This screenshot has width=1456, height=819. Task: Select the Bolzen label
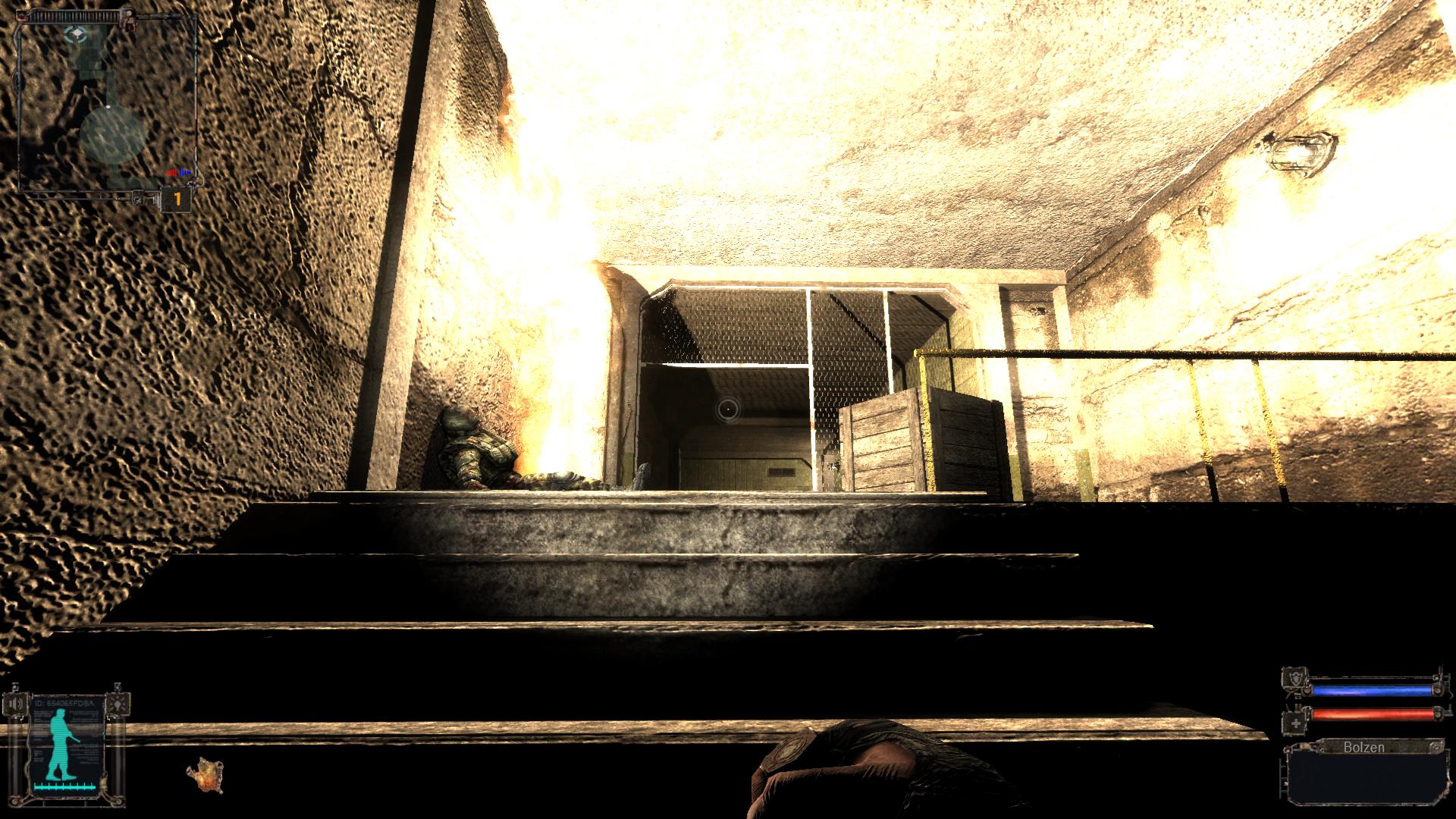click(x=1365, y=747)
